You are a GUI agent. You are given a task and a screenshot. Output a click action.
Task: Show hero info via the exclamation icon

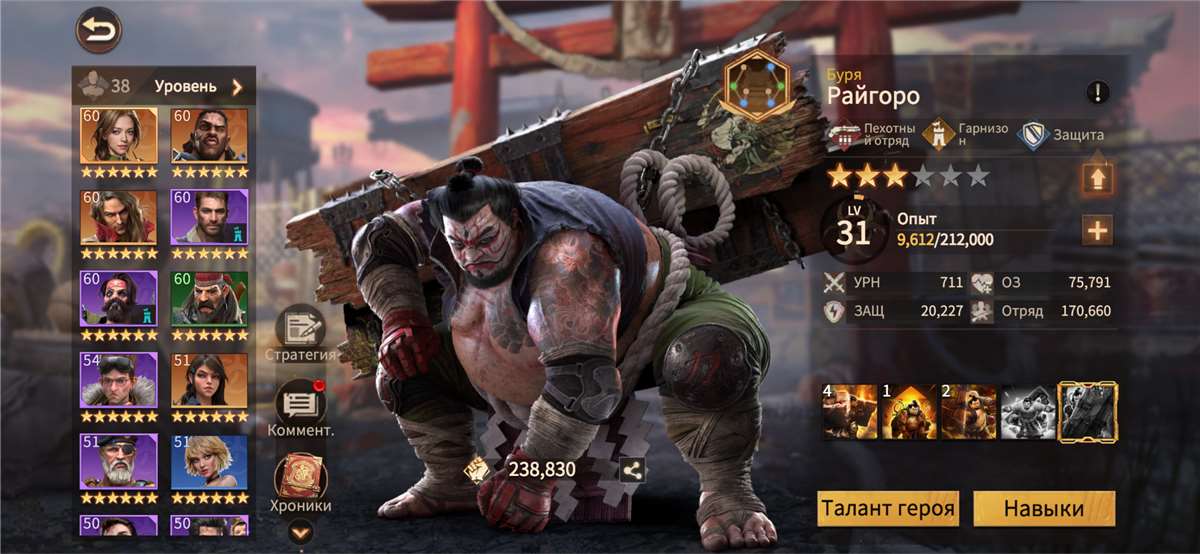[x=1098, y=93]
